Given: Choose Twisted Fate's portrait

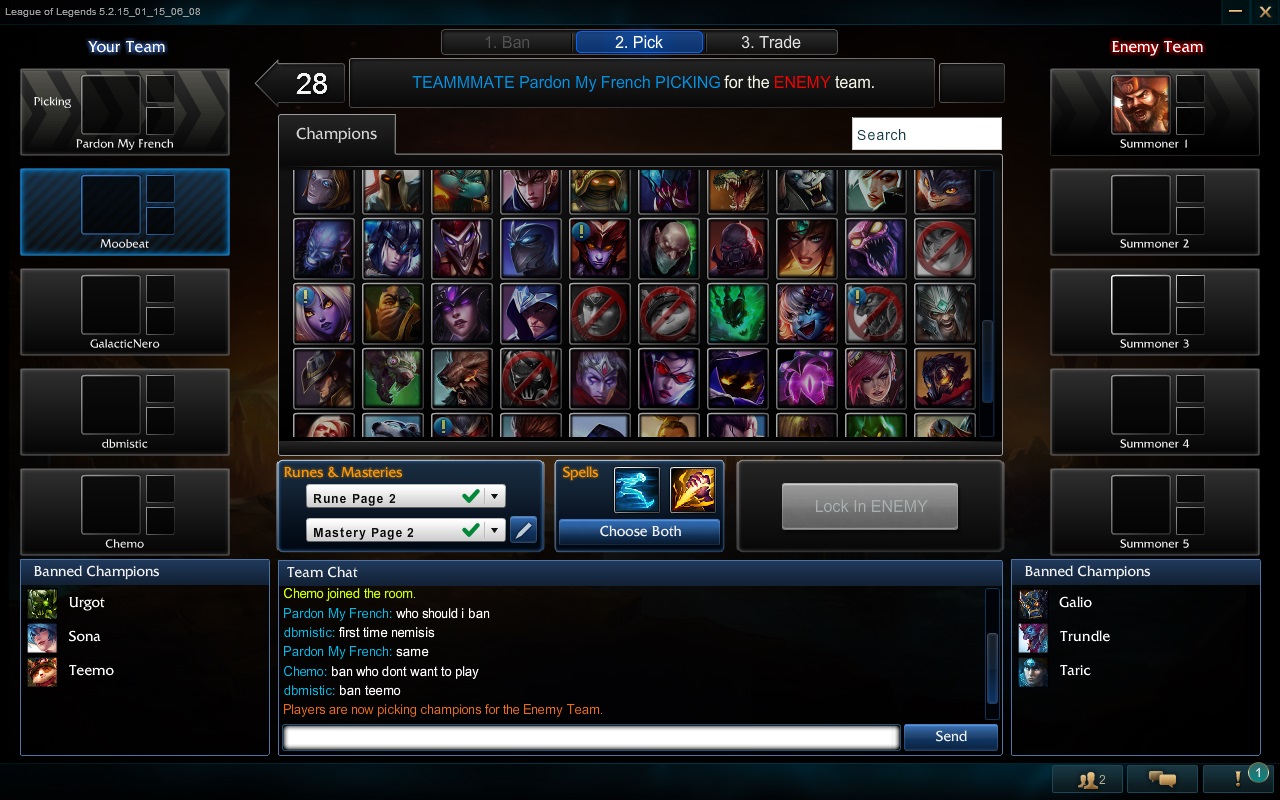Looking at the screenshot, I should point(324,378).
